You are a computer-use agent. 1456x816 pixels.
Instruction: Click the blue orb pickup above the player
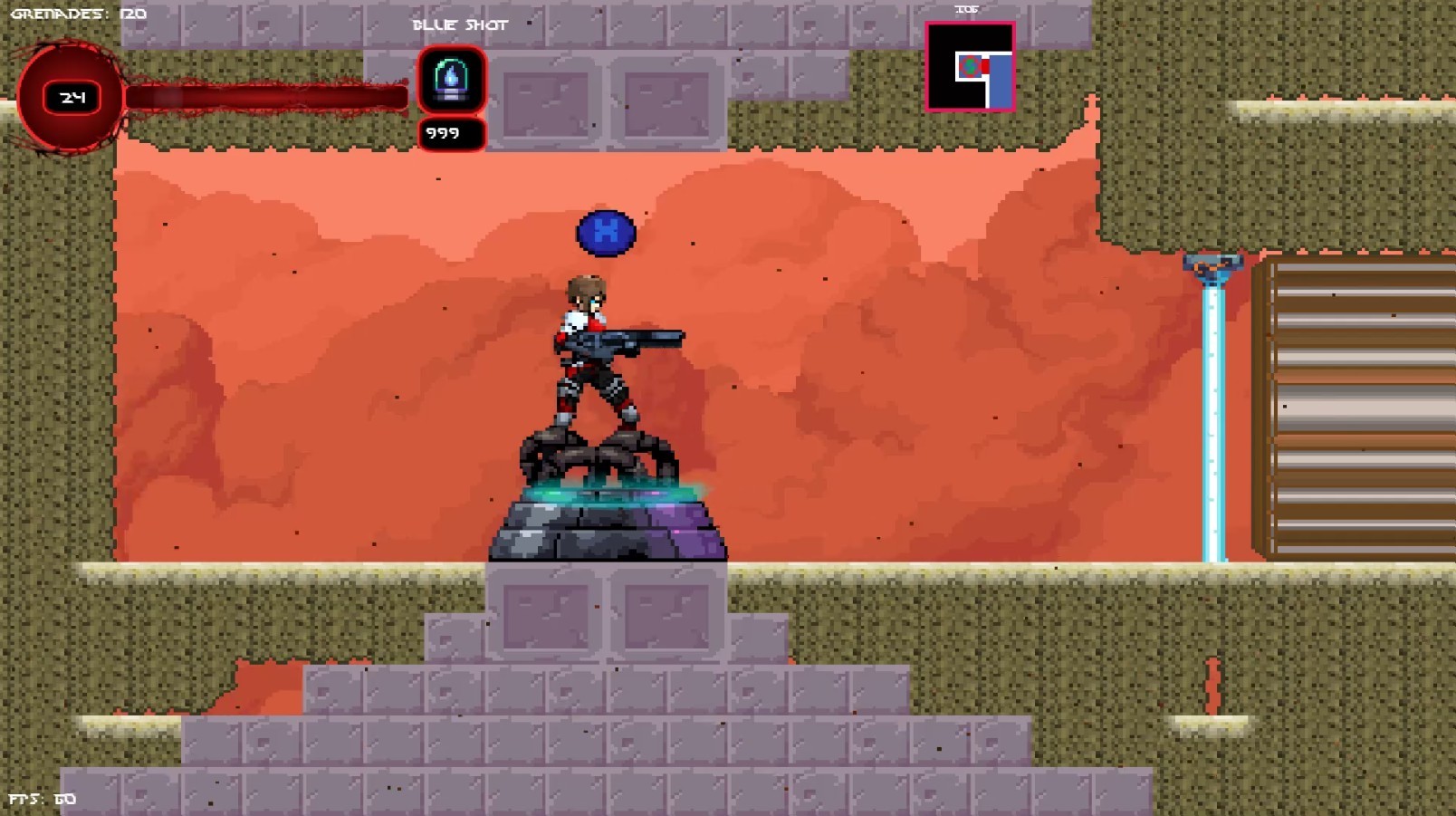point(605,233)
